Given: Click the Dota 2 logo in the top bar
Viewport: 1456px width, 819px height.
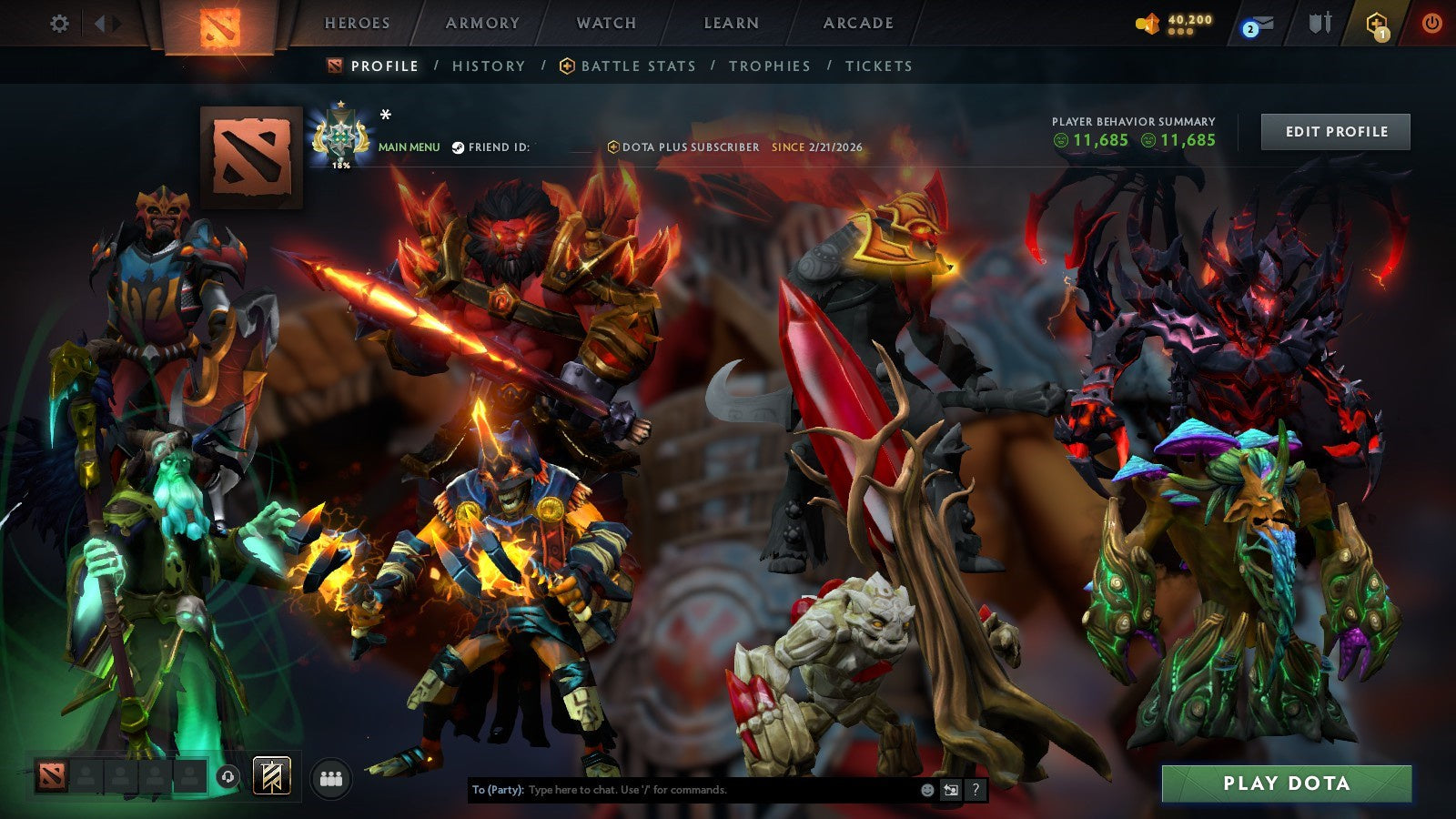Looking at the screenshot, I should (221, 25).
